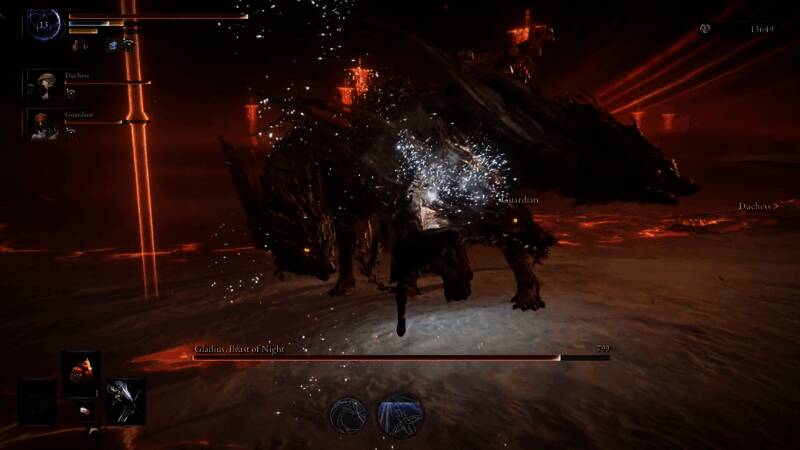Click the blue status effect icon
This screenshot has height=450, width=800.
tap(113, 46)
